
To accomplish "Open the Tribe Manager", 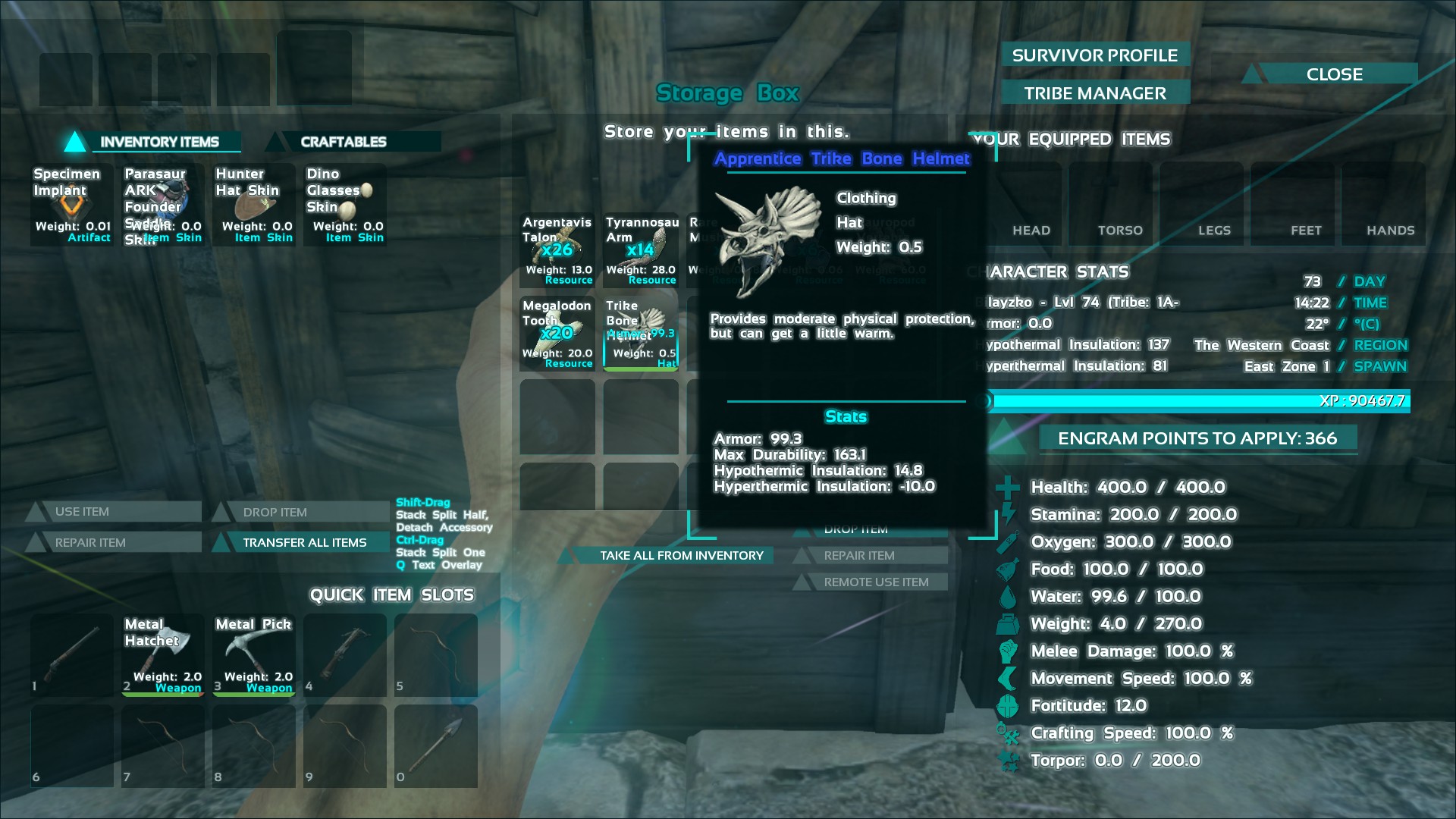I will [x=1094, y=93].
